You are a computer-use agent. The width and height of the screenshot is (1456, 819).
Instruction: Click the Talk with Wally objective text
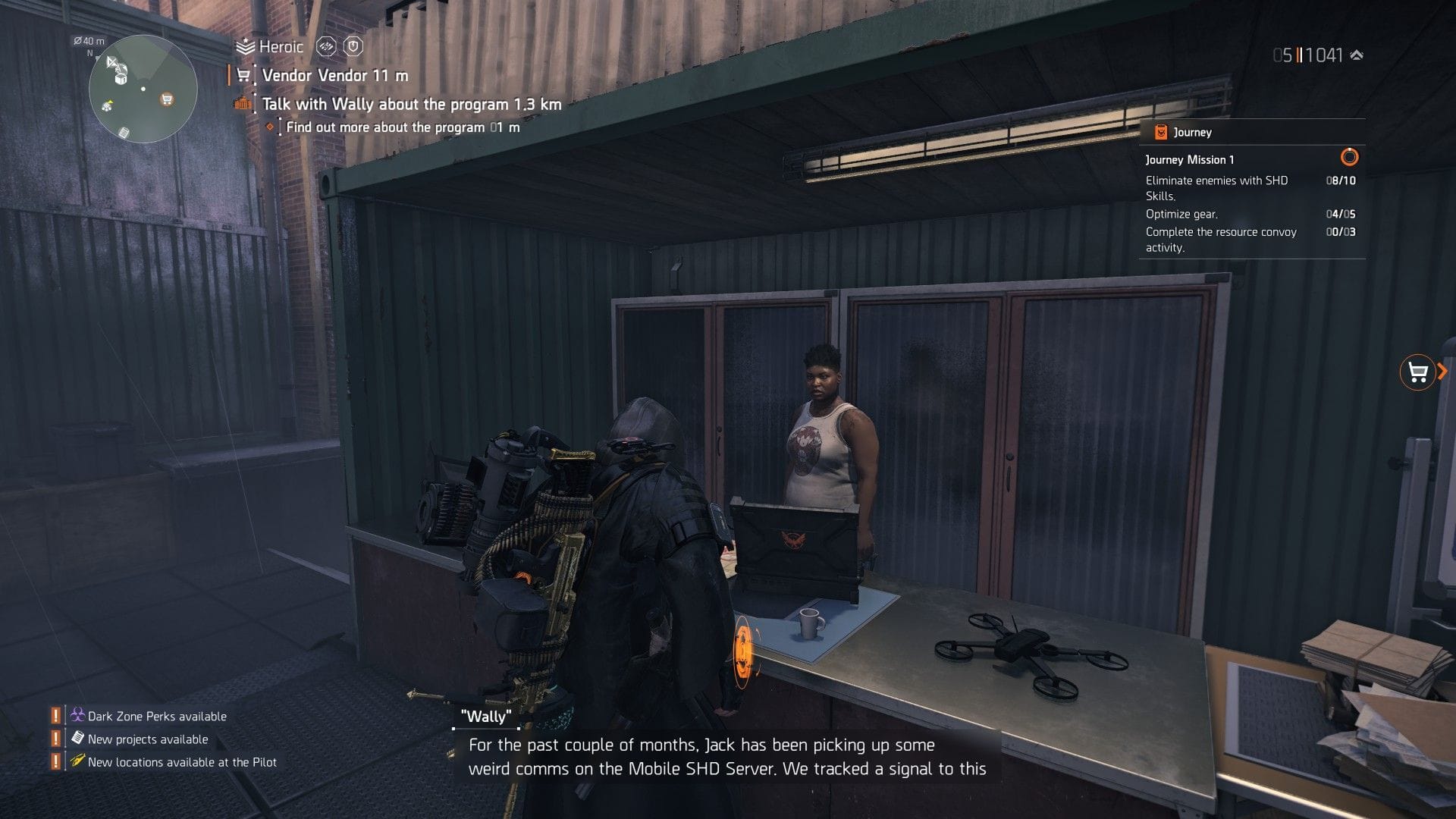(409, 103)
